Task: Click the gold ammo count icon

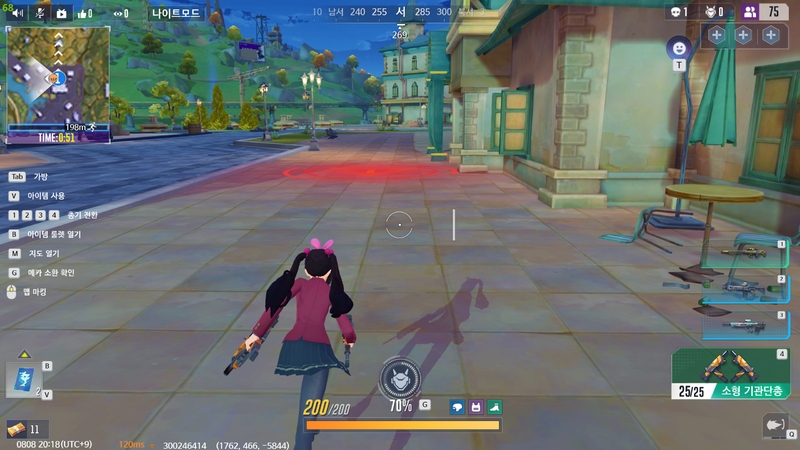Action: click(15, 429)
